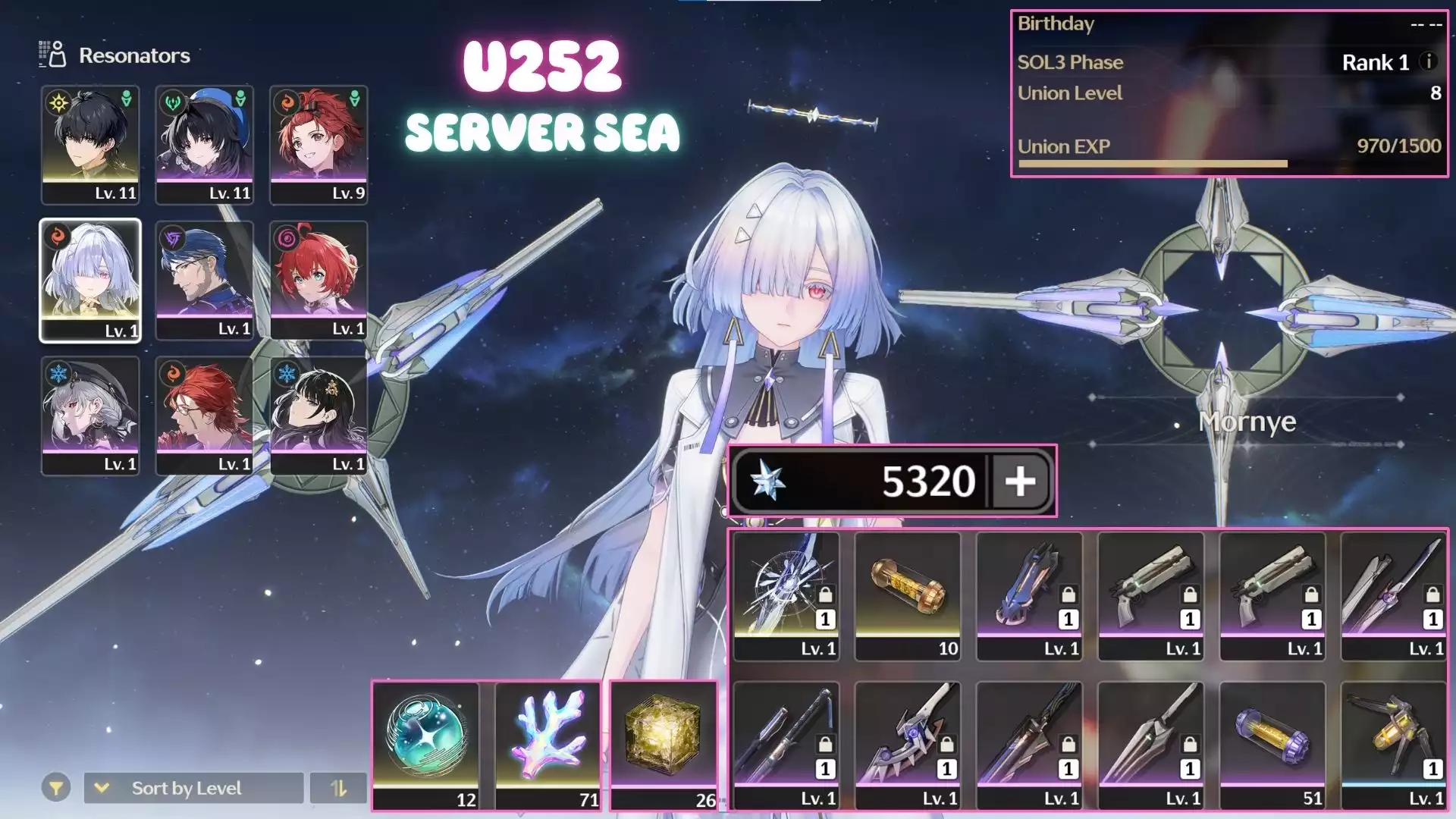
Task: Pick the blue-haired man with glasses portrait
Action: [x=205, y=281]
